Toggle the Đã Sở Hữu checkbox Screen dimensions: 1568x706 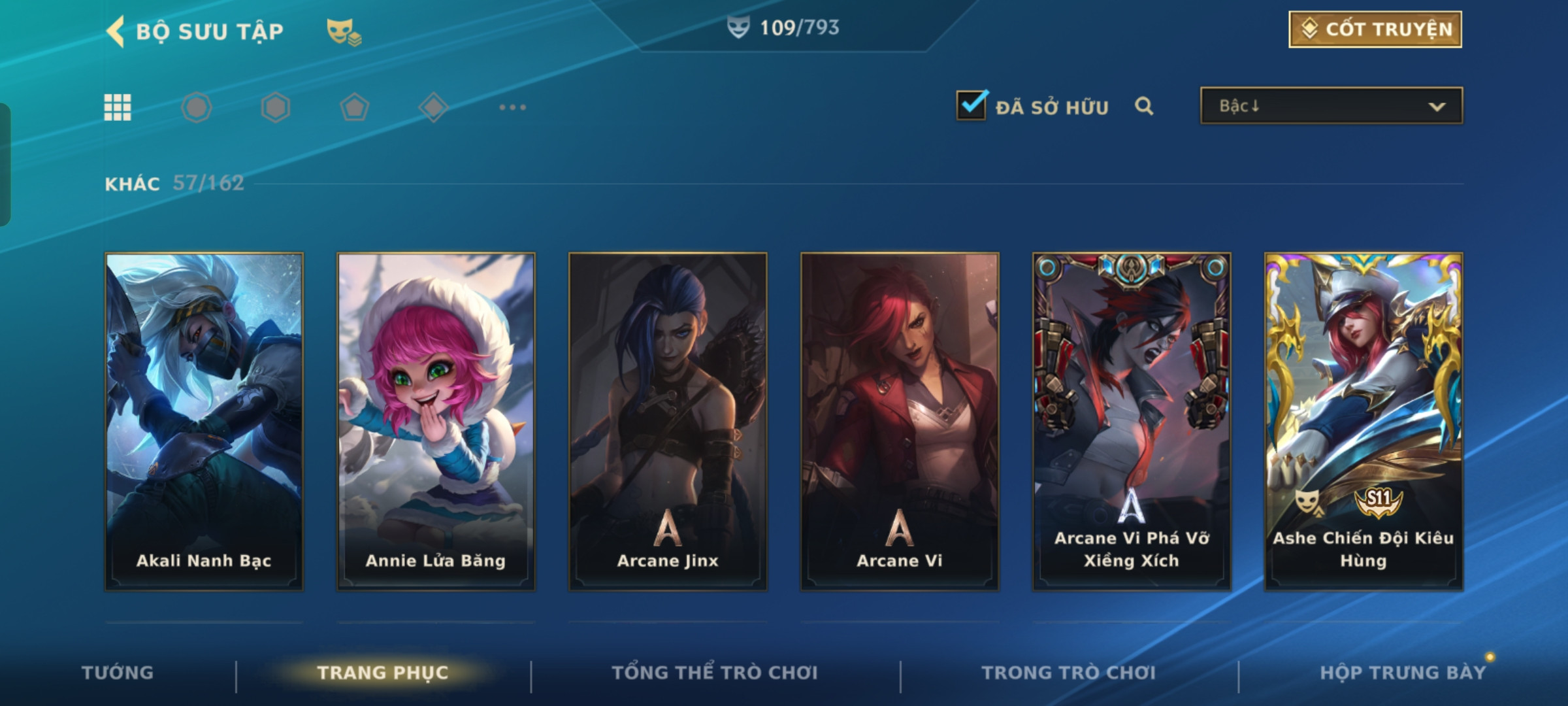coord(971,105)
